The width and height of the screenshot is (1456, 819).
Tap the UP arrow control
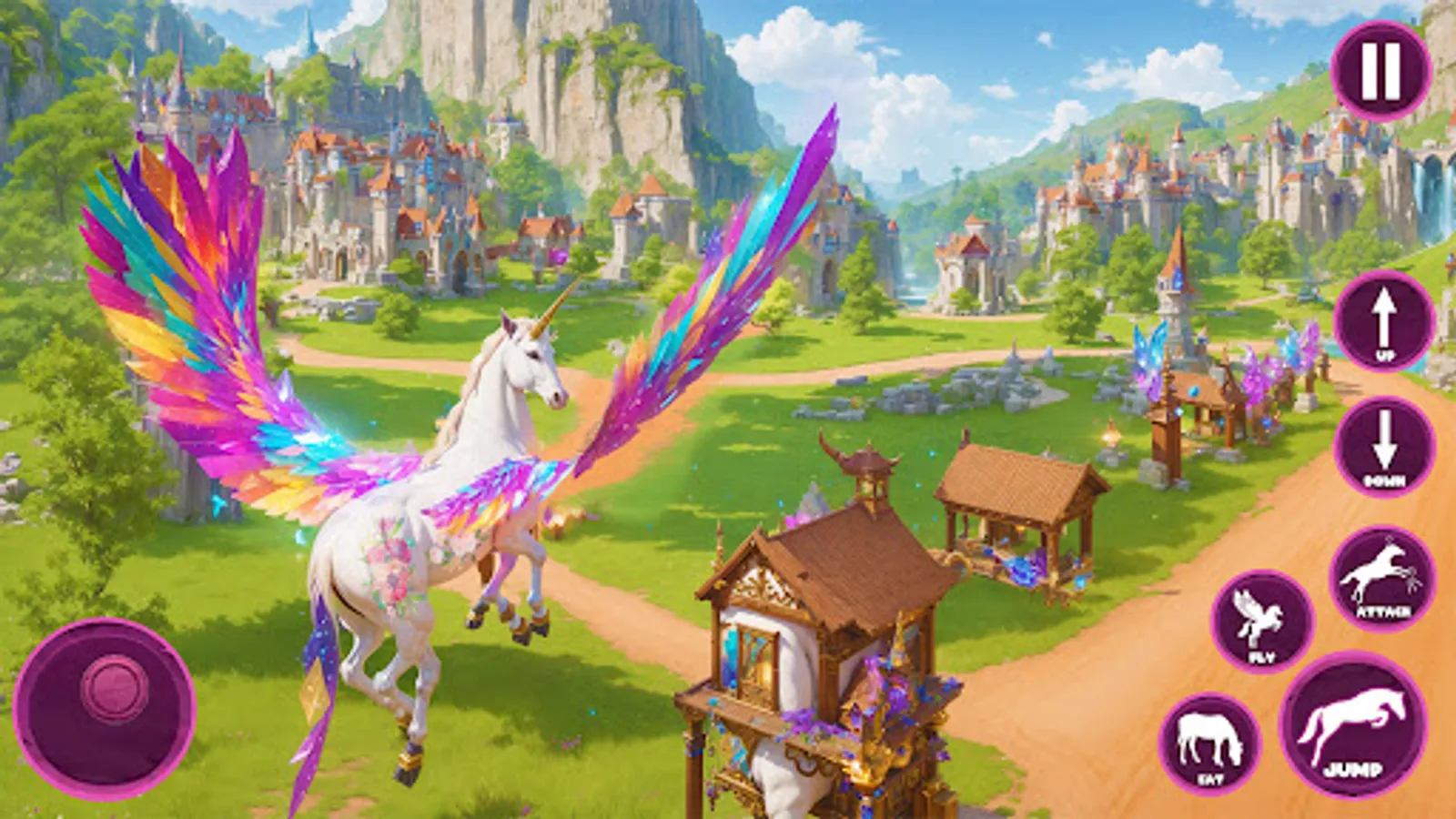(1384, 321)
